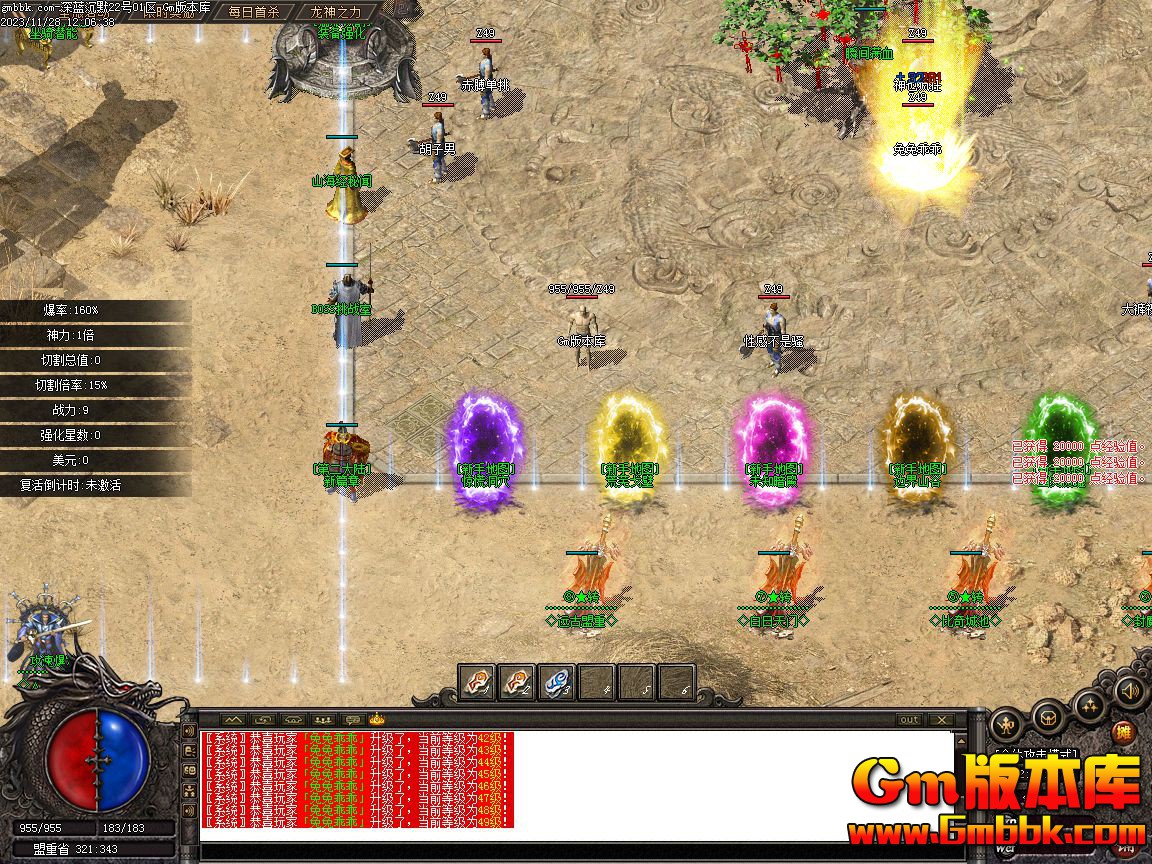
Task: Click the 'out' button on chat bar
Action: click(909, 719)
